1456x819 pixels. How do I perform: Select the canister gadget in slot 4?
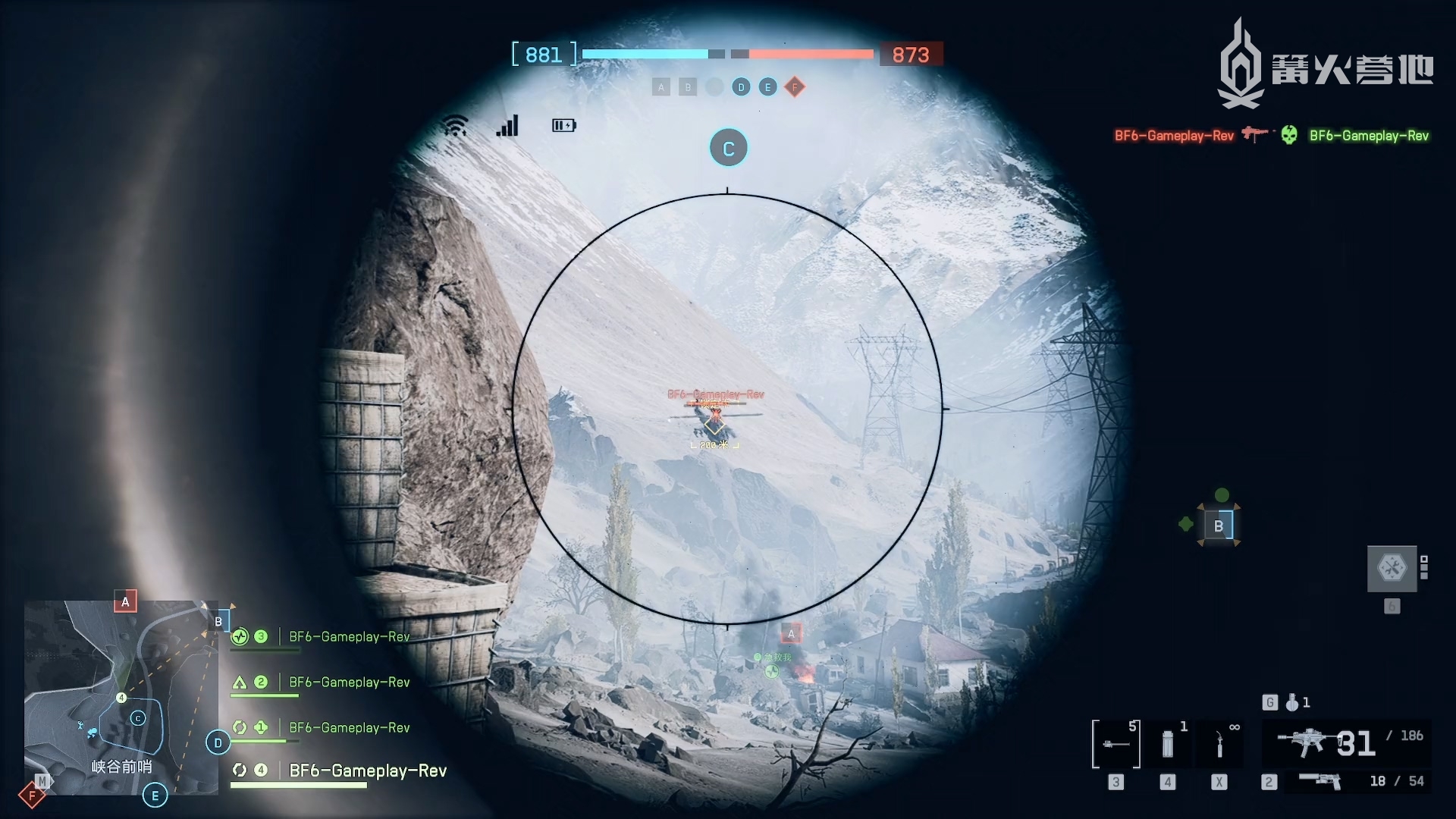(x=1168, y=745)
